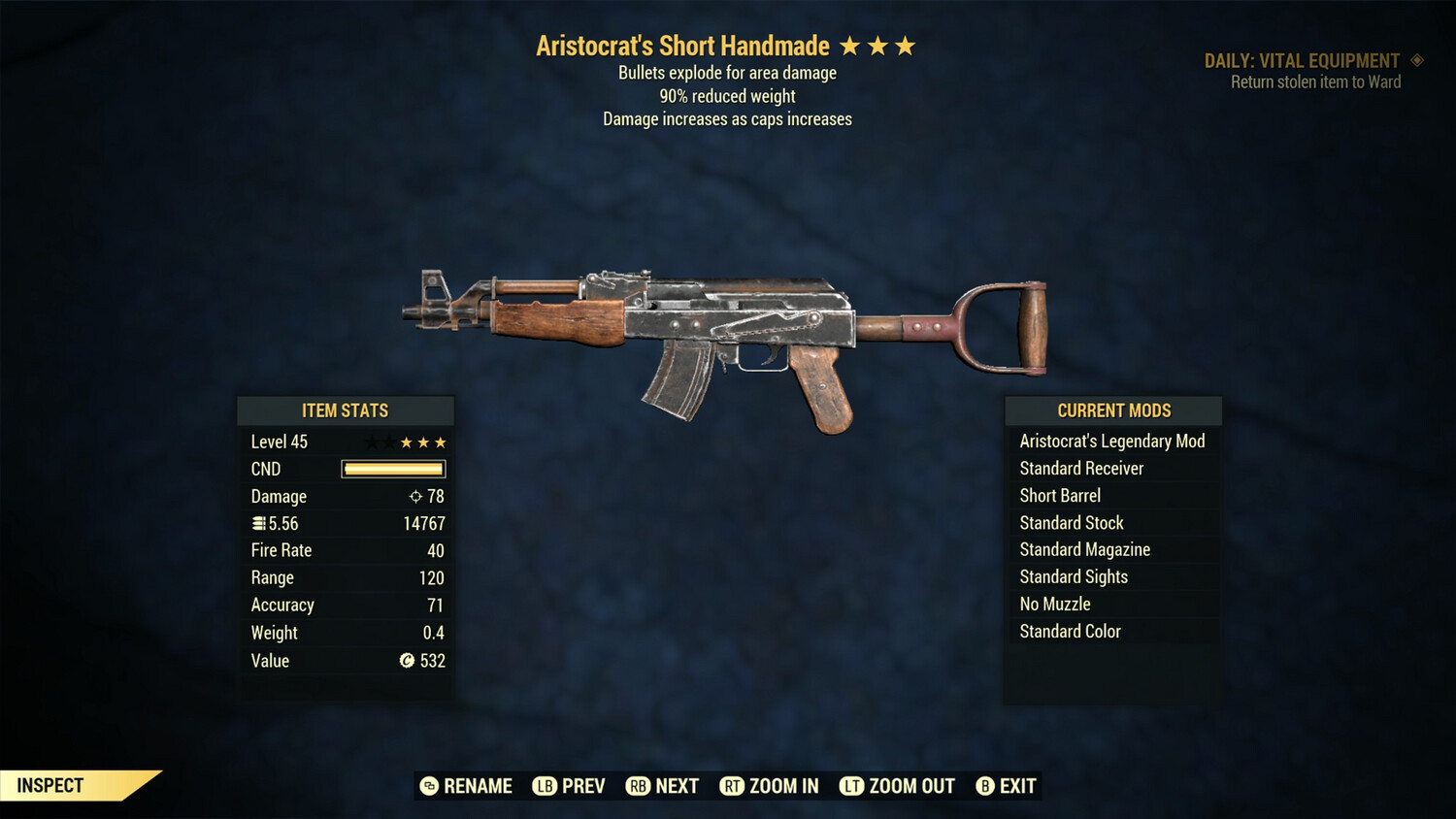
Task: Click the RB next item controller icon
Action: [x=639, y=786]
